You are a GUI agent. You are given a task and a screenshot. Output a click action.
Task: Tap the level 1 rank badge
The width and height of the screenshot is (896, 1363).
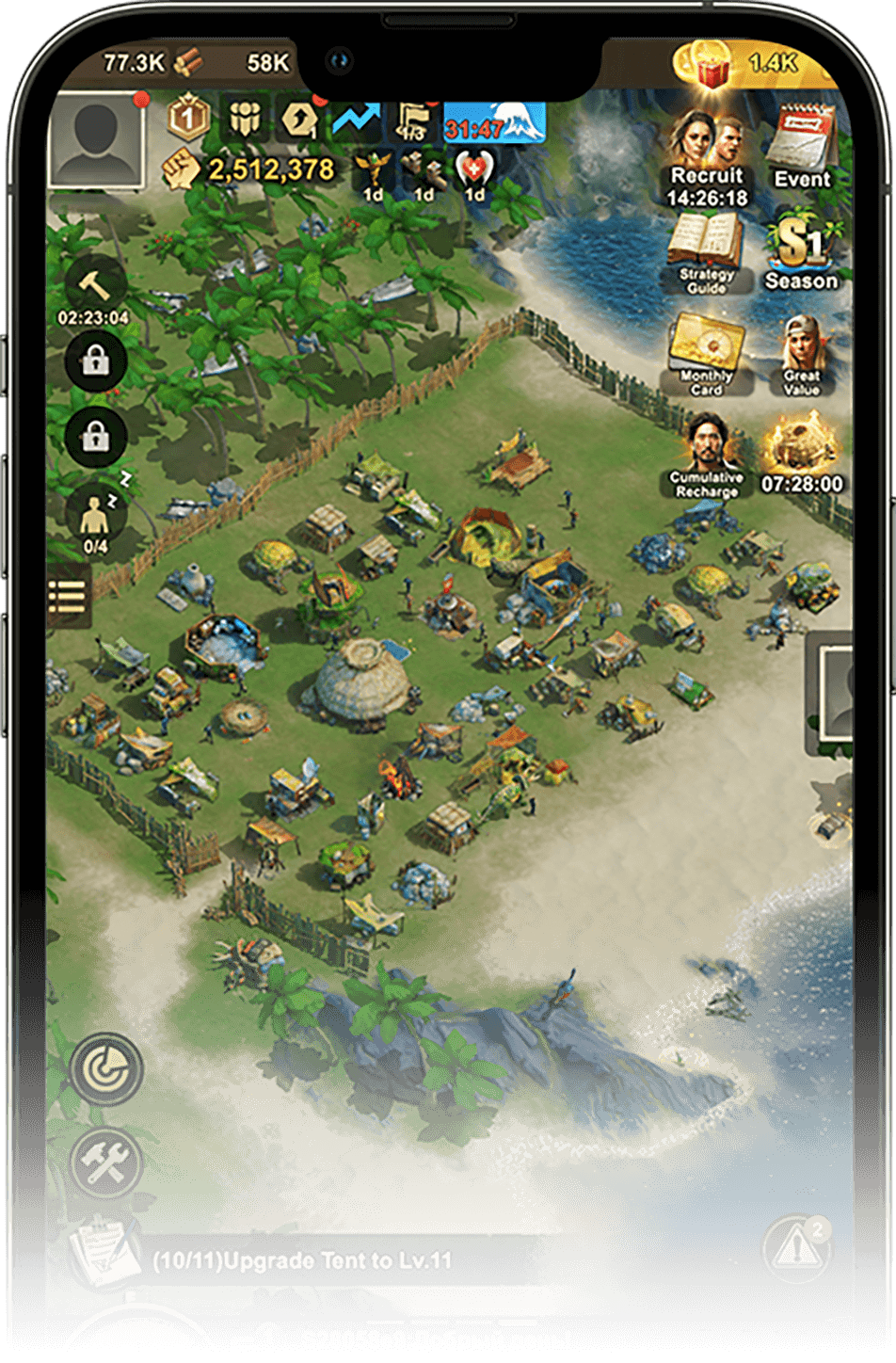tap(187, 119)
